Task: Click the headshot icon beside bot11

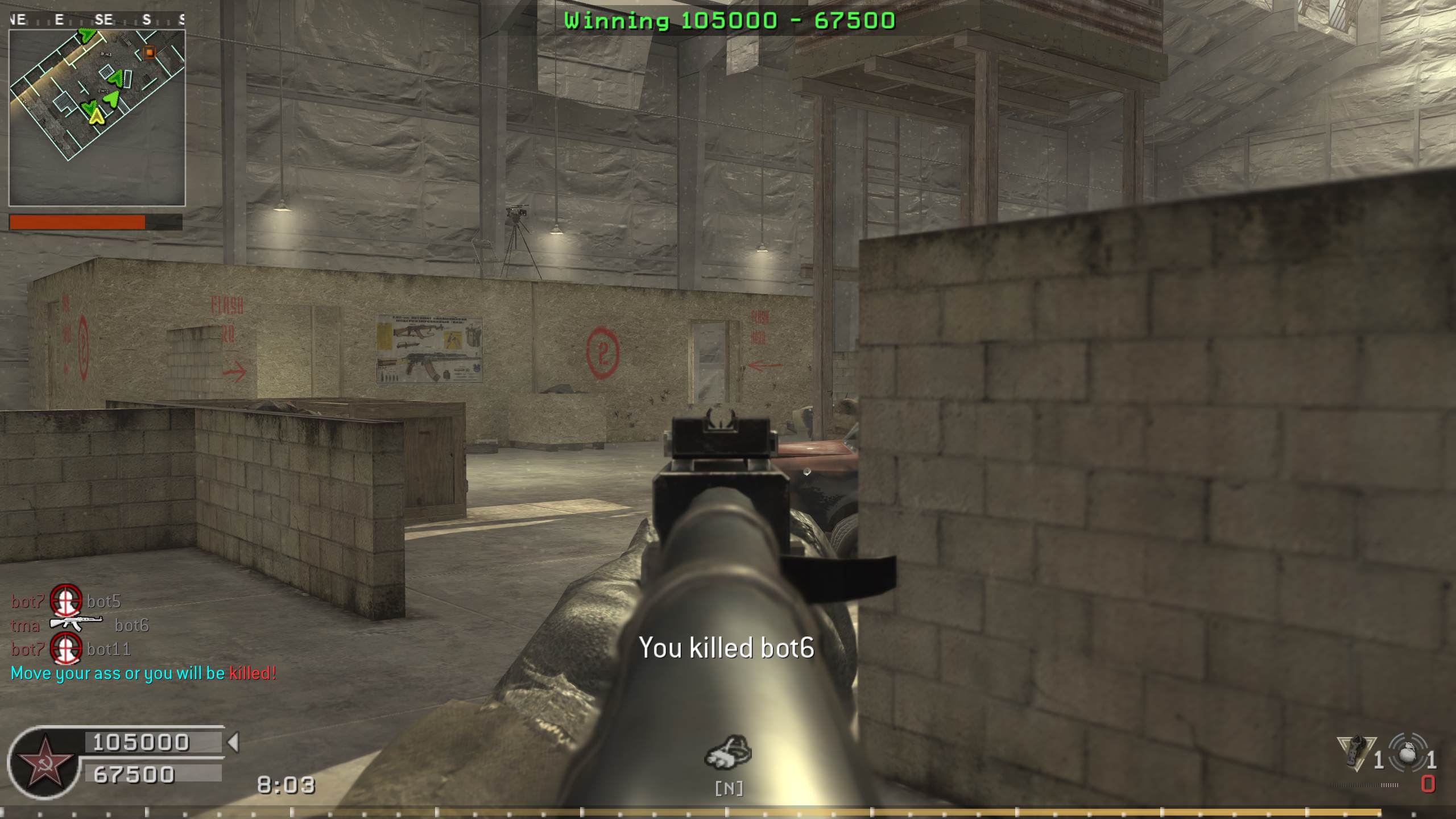Action: pyautogui.click(x=66, y=648)
